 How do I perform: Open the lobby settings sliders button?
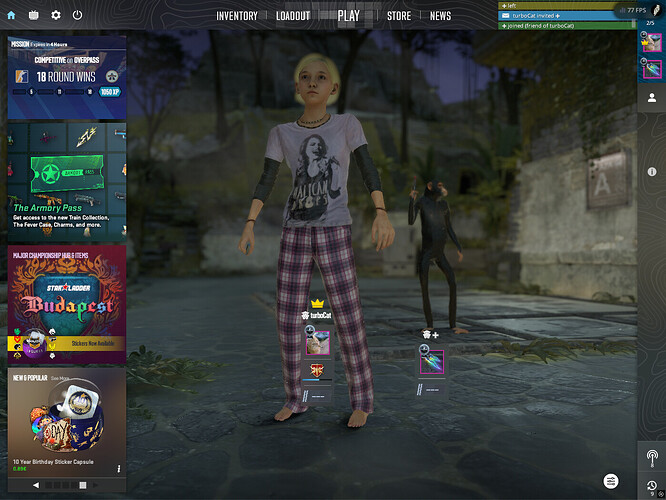610,482
